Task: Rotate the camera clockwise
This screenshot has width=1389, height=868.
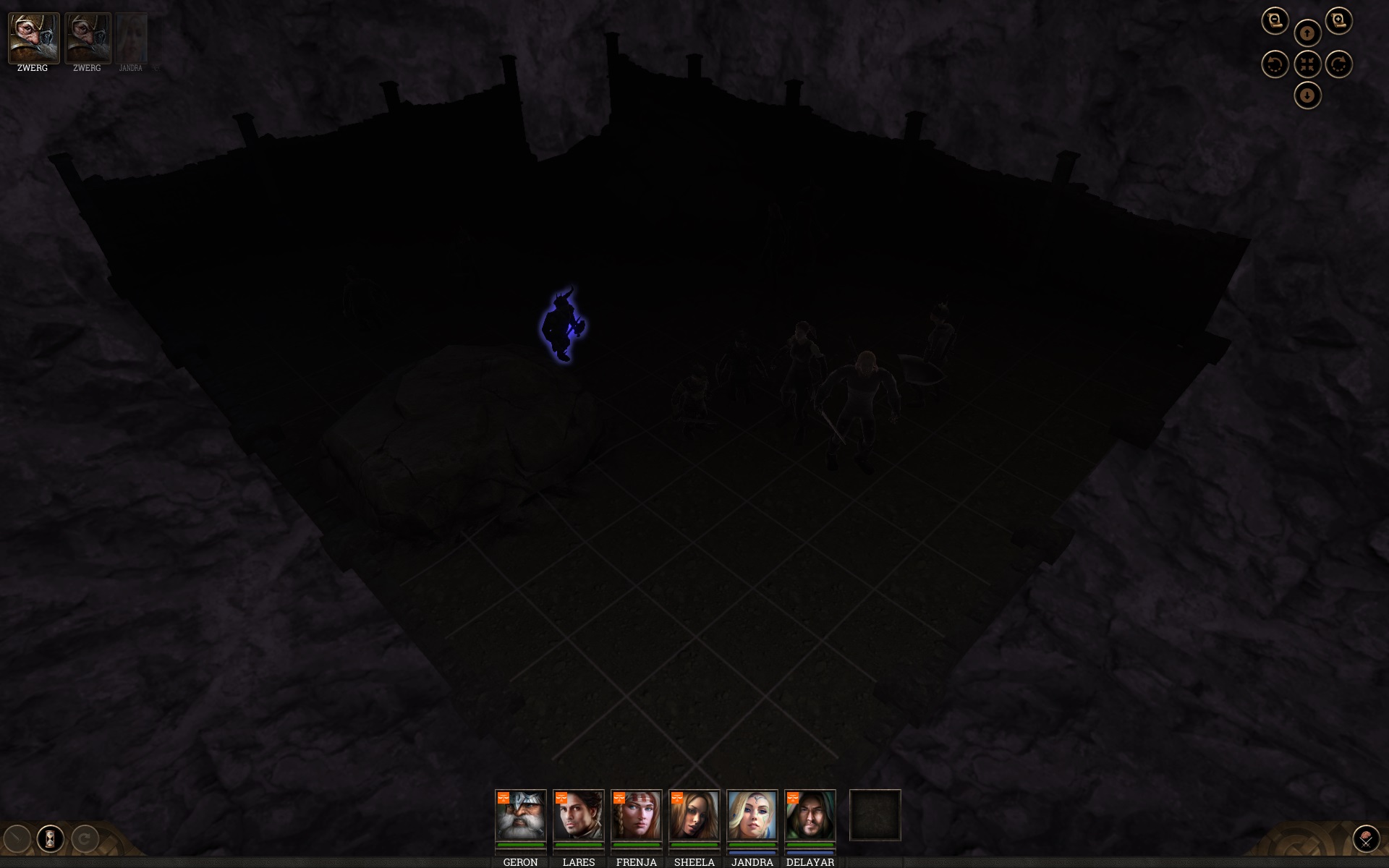Action: (x=1339, y=64)
